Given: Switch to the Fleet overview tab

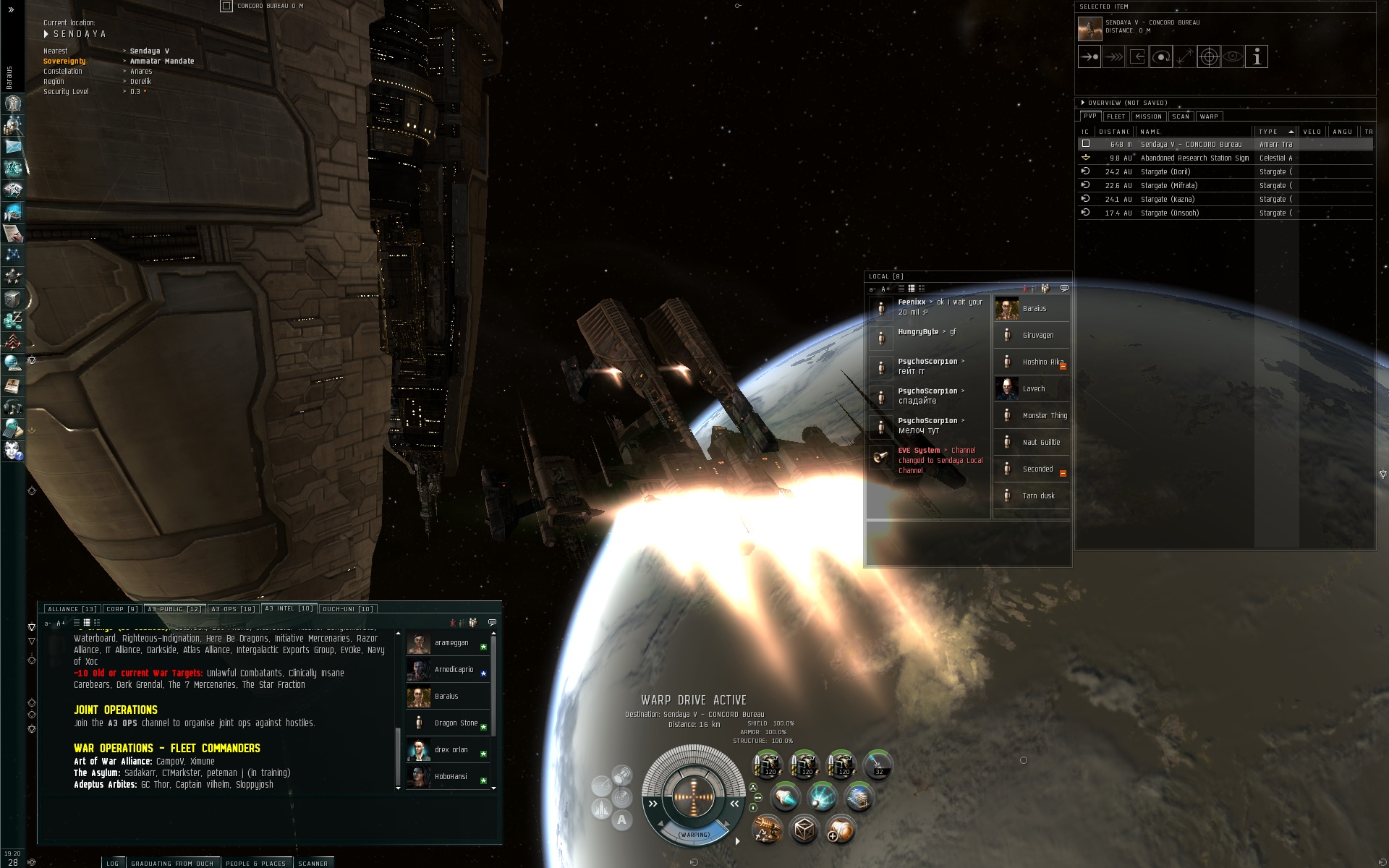Looking at the screenshot, I should [x=1116, y=116].
